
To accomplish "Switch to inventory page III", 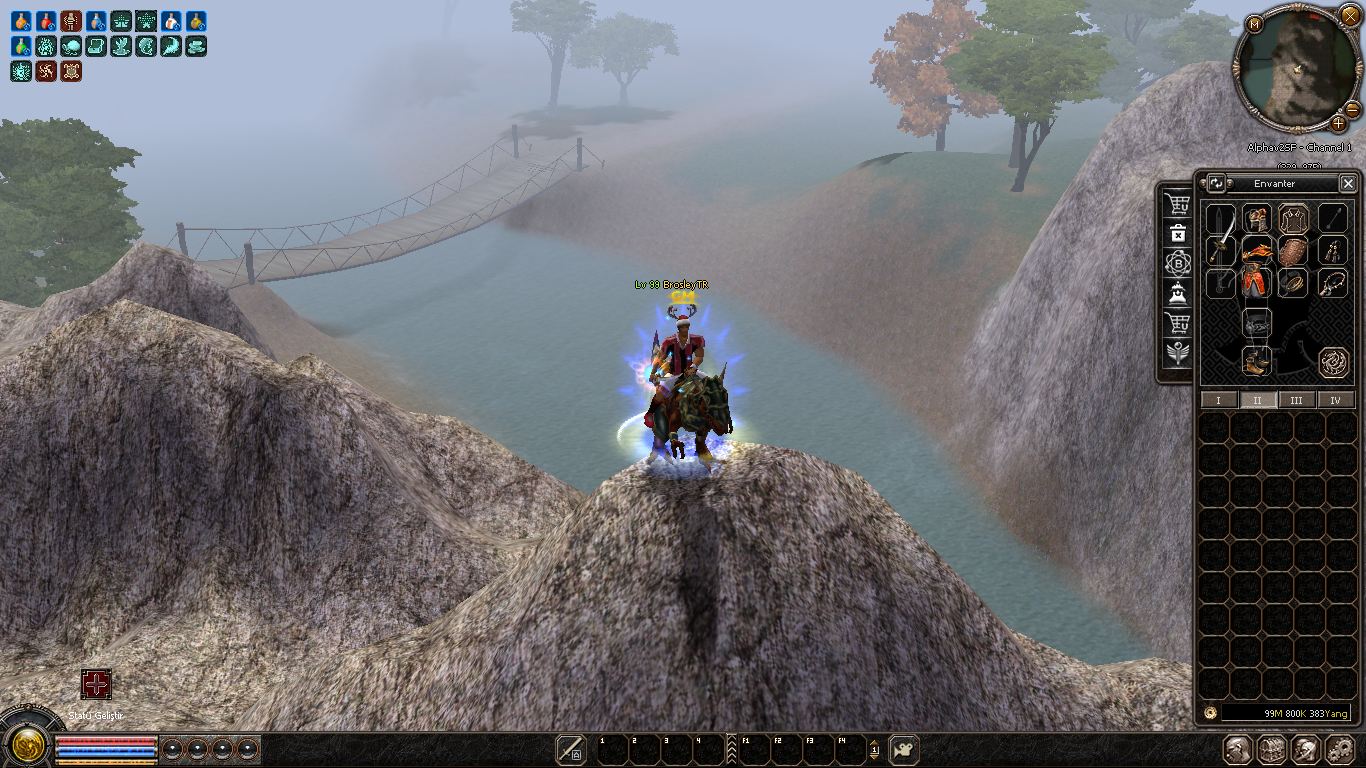I will pos(1296,400).
